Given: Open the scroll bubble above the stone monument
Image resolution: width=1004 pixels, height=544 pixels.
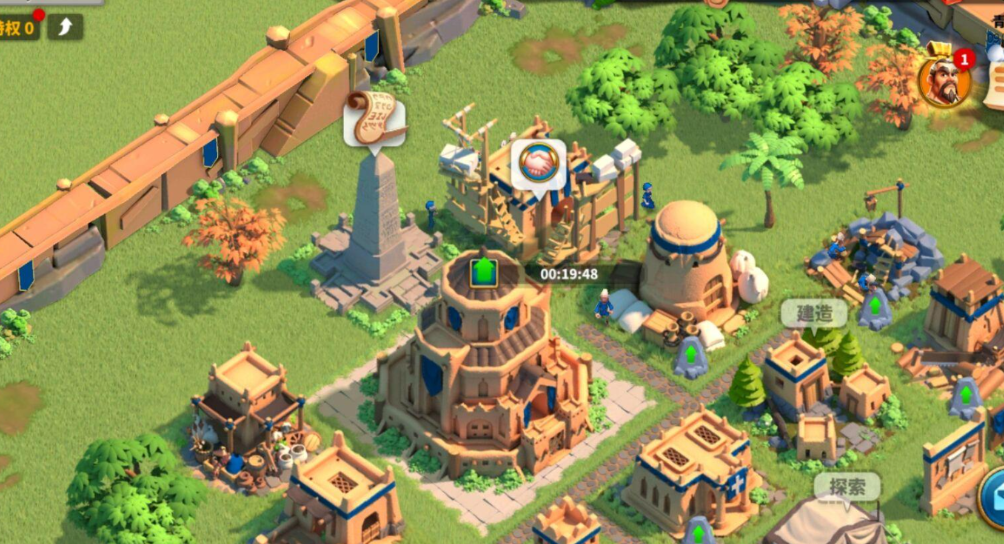Looking at the screenshot, I should coord(374,119).
